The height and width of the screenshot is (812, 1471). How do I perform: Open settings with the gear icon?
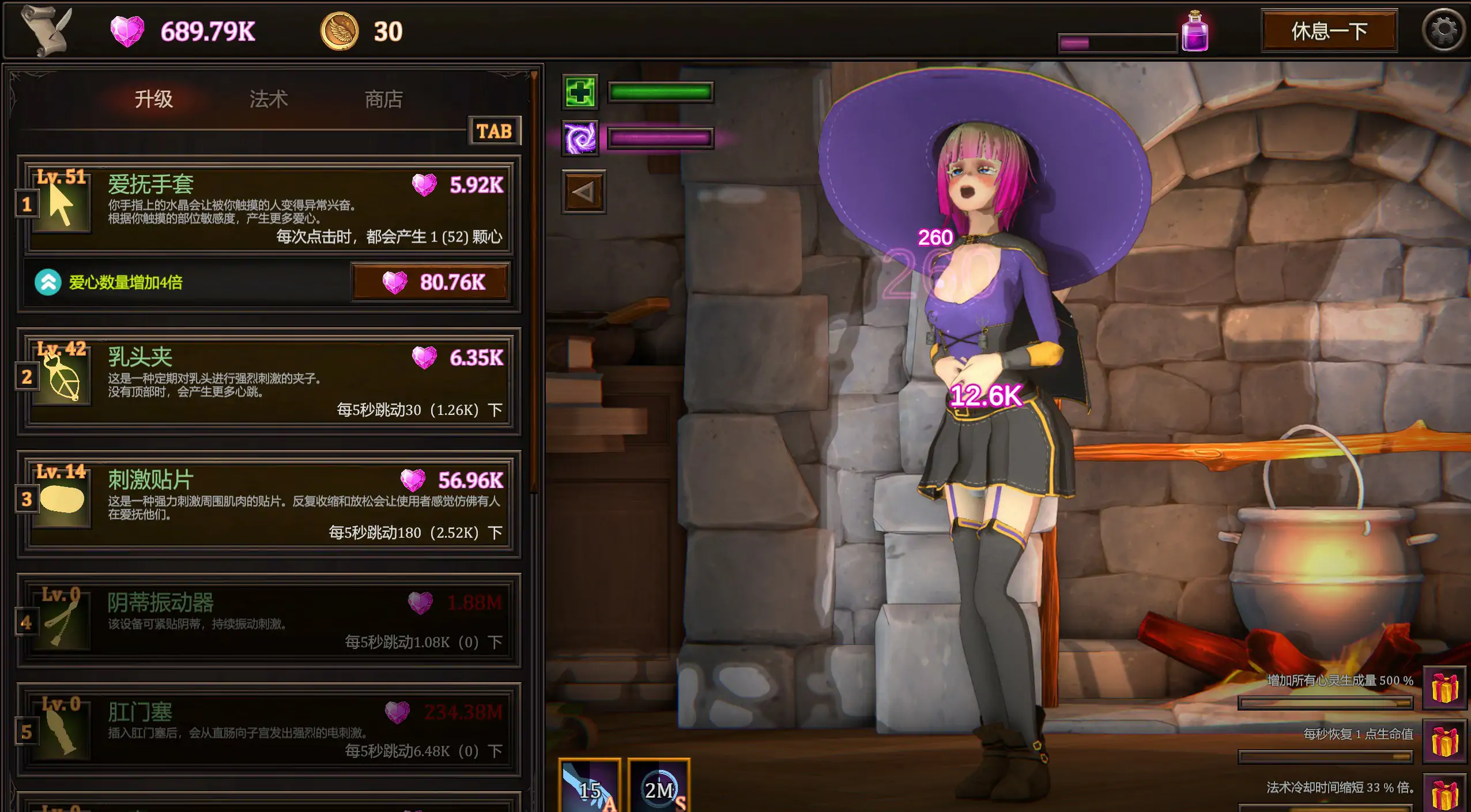(x=1443, y=31)
